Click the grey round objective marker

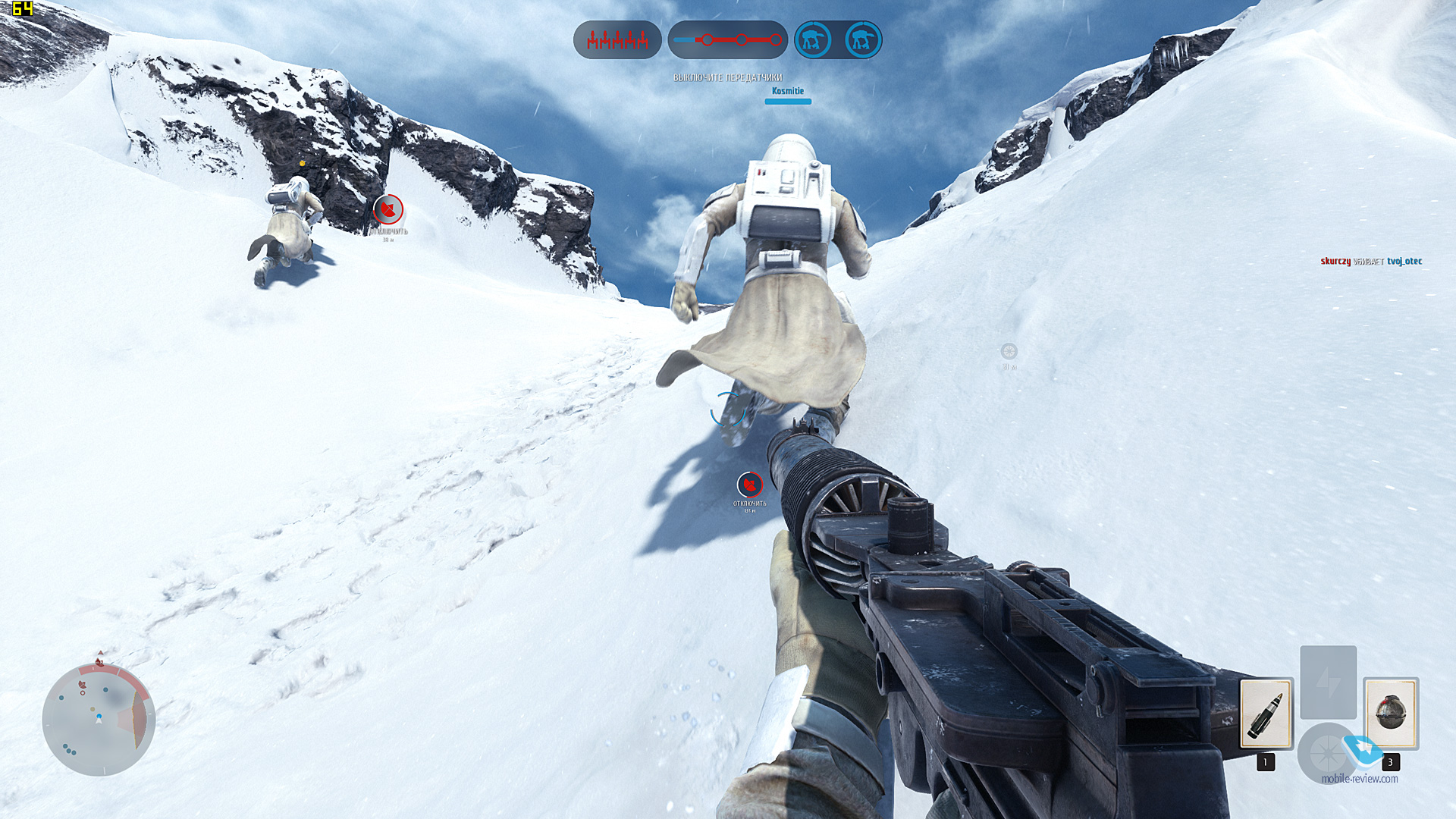[1009, 351]
